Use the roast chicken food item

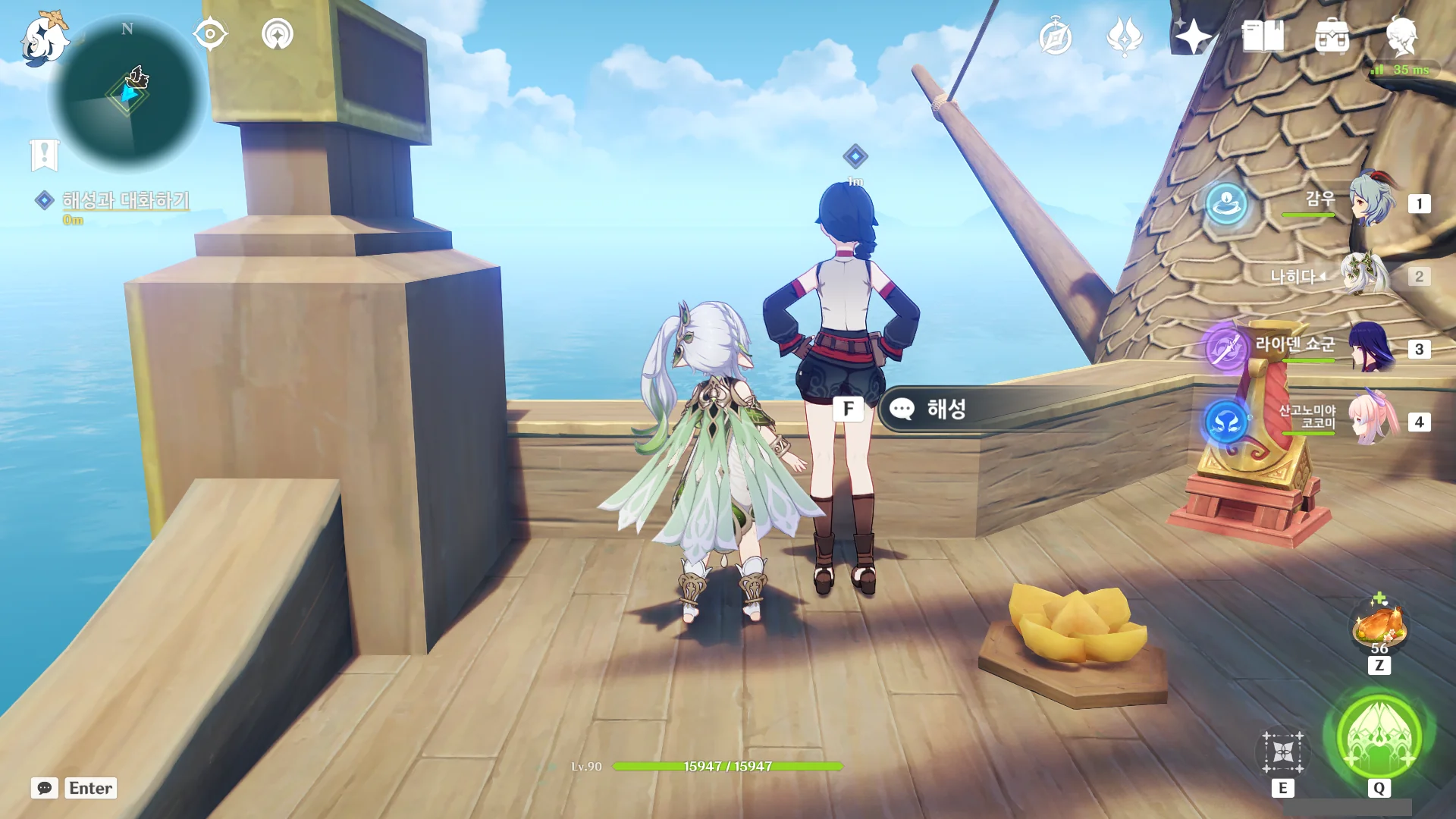1379,626
